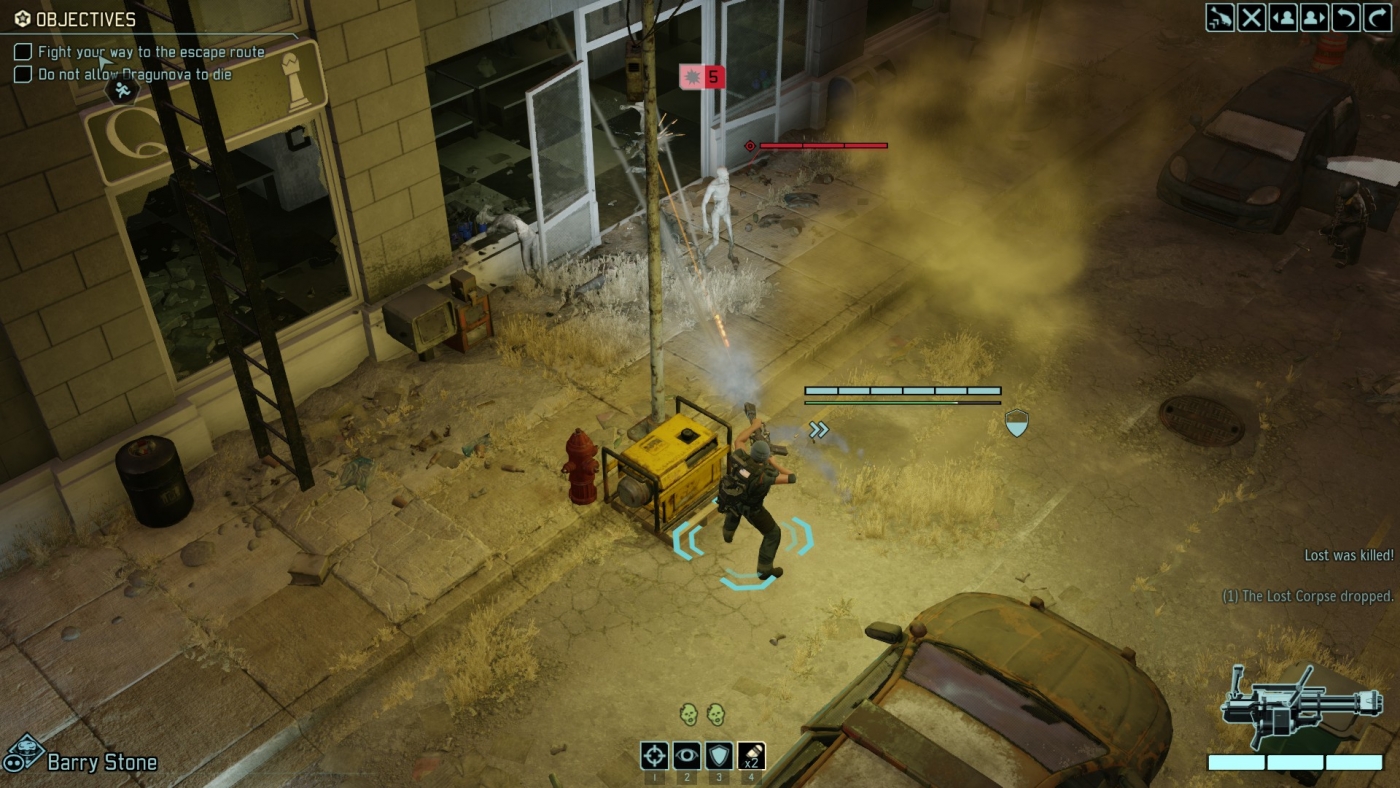Cancel the action with the X icon
The width and height of the screenshot is (1400, 788).
[1252, 17]
